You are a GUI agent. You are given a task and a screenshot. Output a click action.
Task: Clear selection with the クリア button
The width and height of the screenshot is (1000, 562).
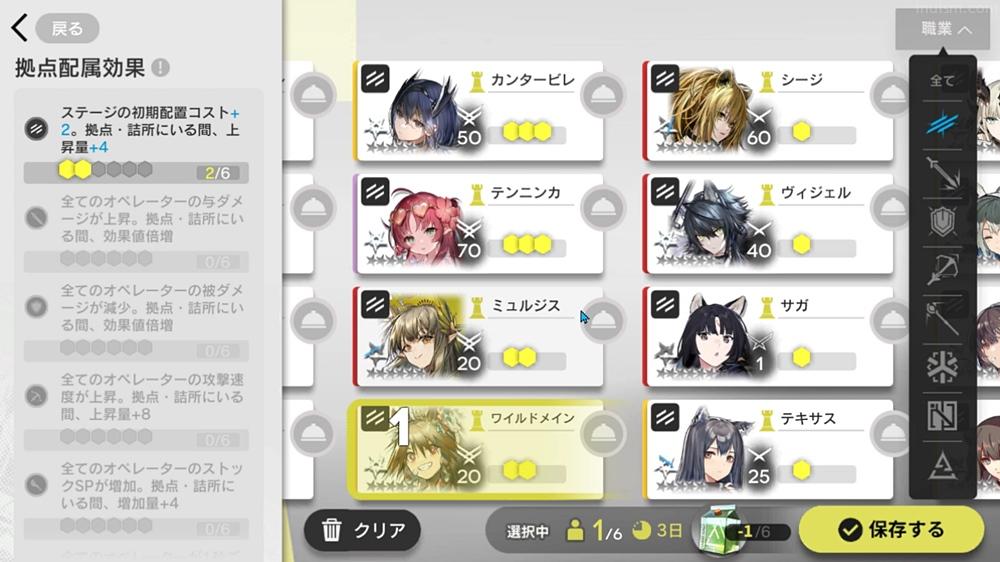363,531
